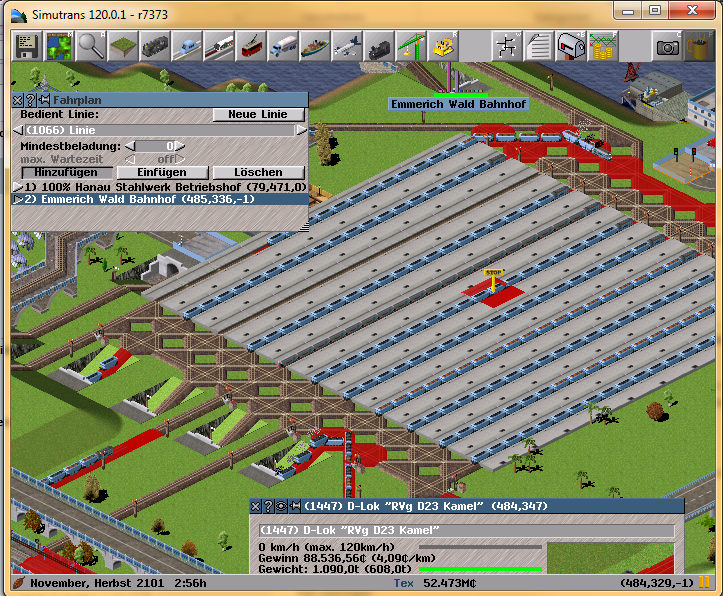The image size is (723, 596).
Task: Select the magnifying glass inspection tool
Action: [91, 46]
